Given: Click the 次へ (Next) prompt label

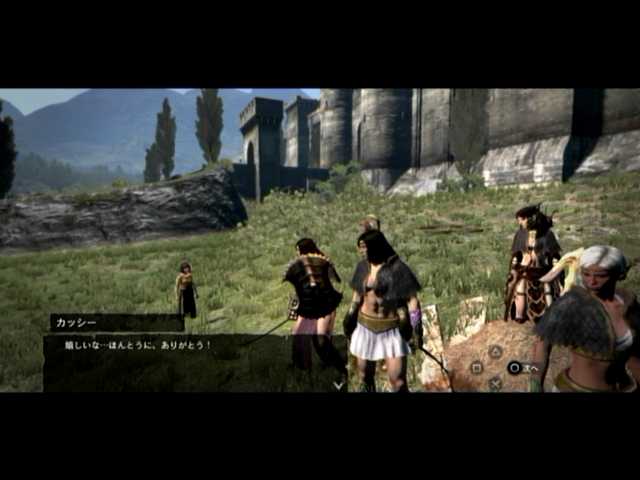Looking at the screenshot, I should [x=531, y=368].
